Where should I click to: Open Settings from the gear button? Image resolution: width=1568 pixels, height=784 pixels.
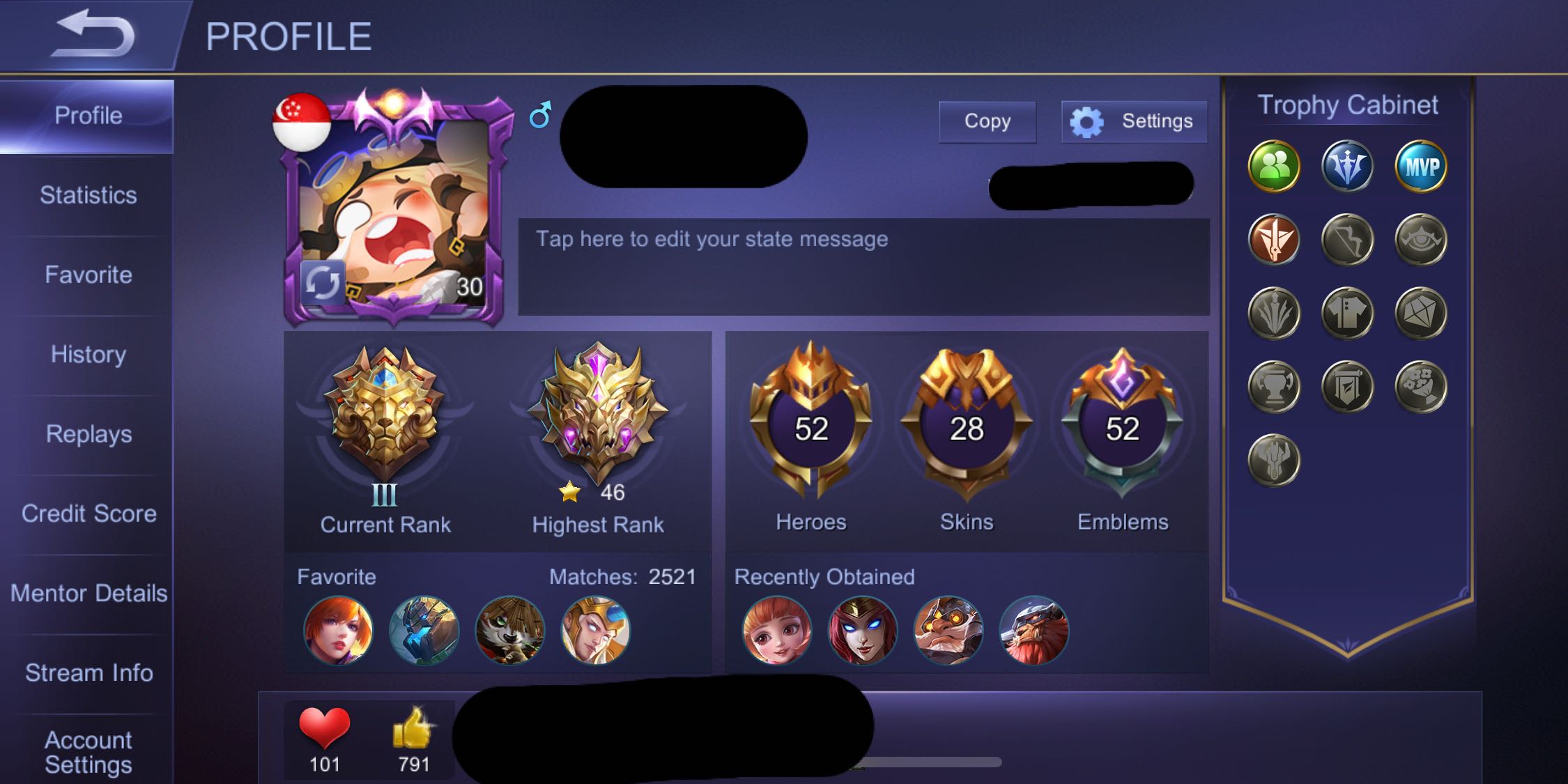coord(1133,121)
